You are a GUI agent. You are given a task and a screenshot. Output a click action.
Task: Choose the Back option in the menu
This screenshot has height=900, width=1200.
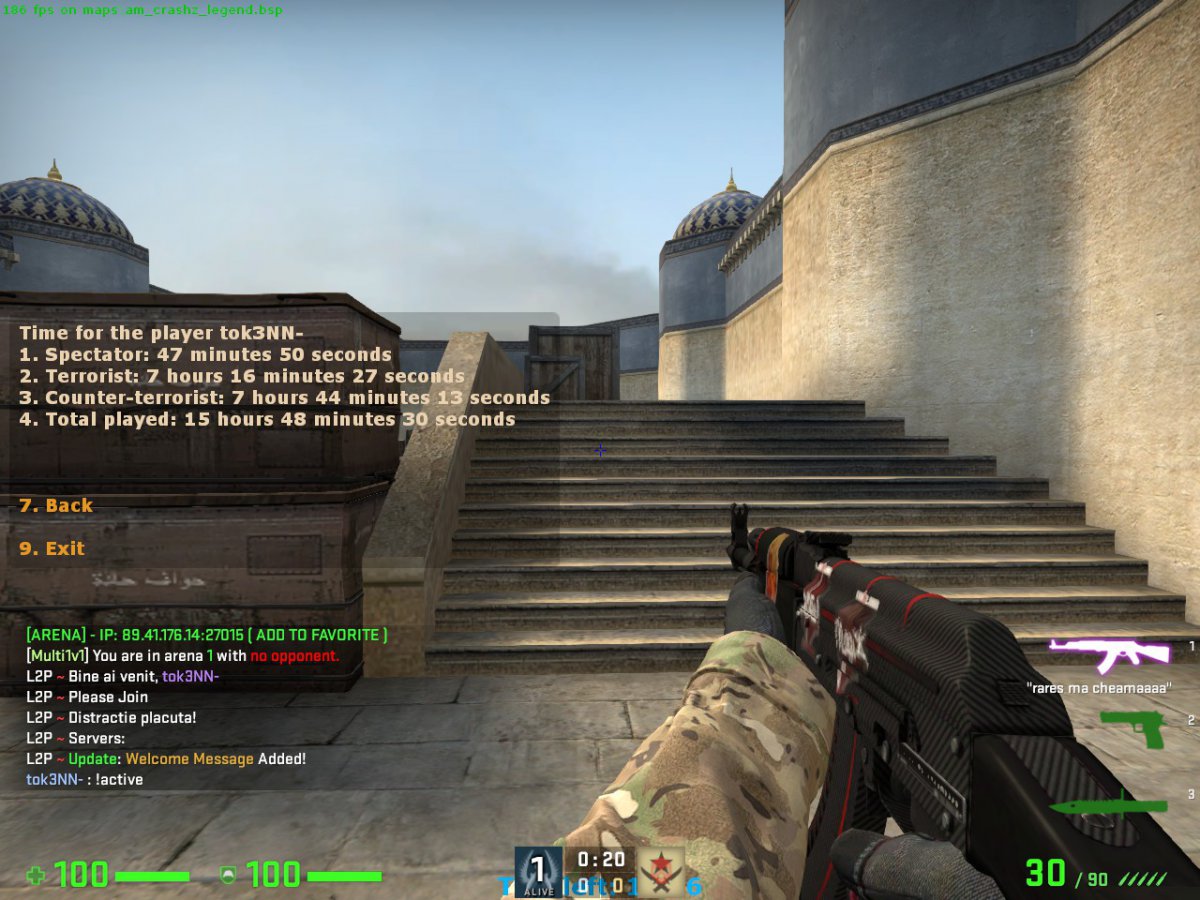click(x=56, y=506)
